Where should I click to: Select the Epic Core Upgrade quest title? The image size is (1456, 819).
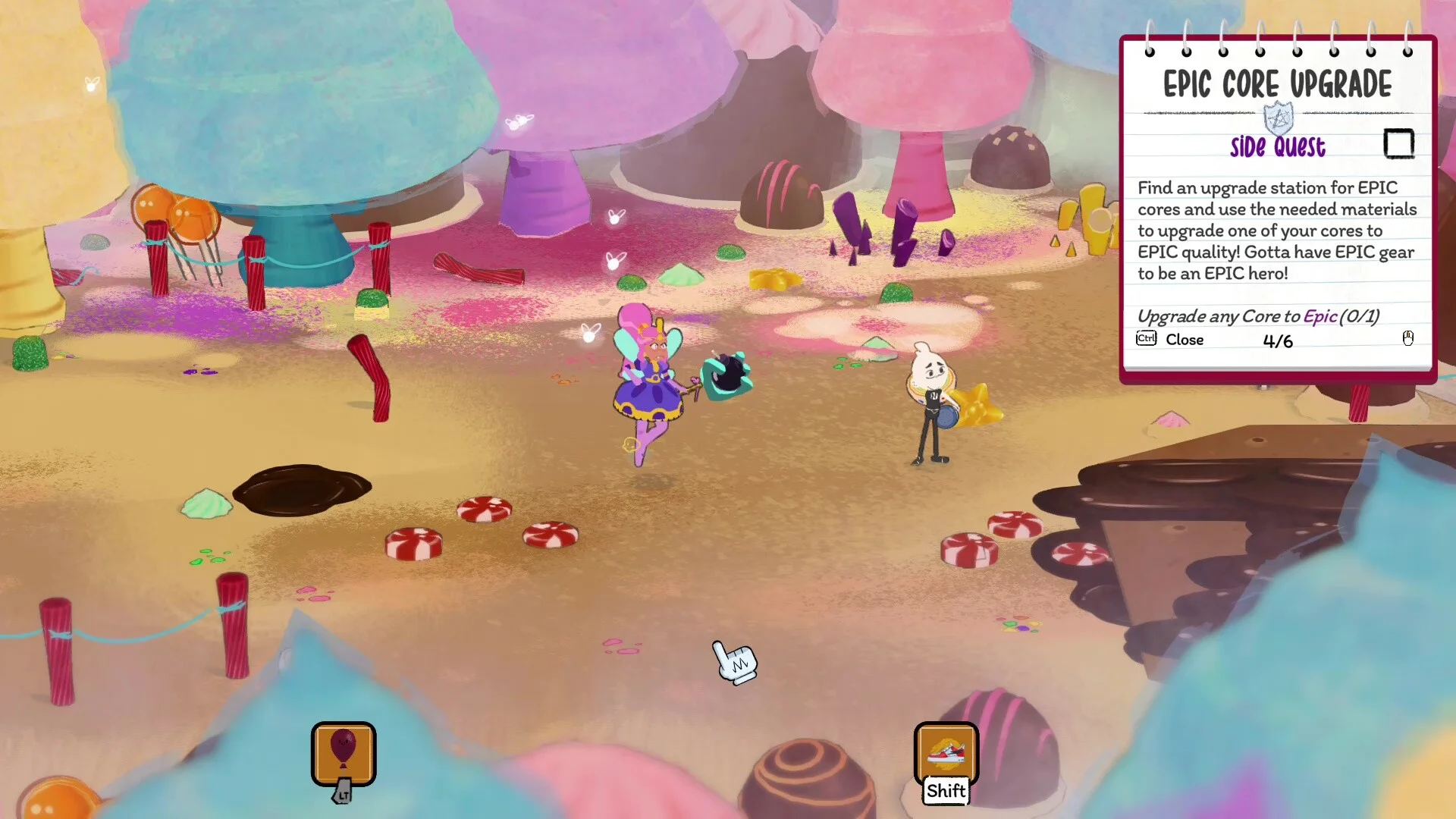coord(1277,84)
